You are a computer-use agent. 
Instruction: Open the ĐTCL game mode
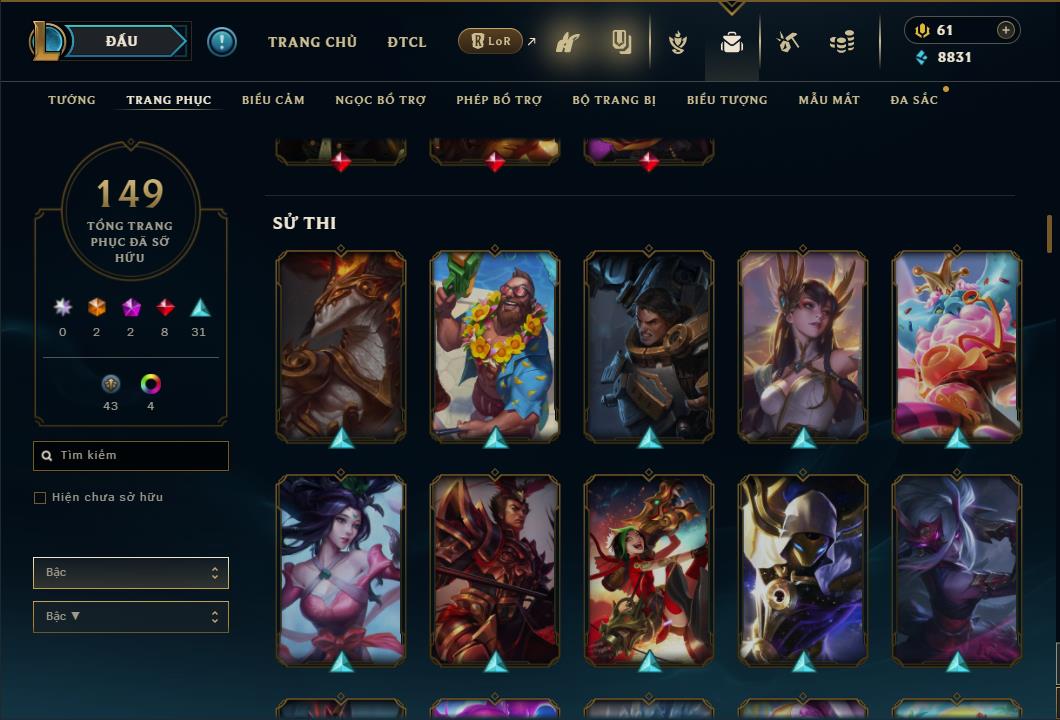point(407,42)
